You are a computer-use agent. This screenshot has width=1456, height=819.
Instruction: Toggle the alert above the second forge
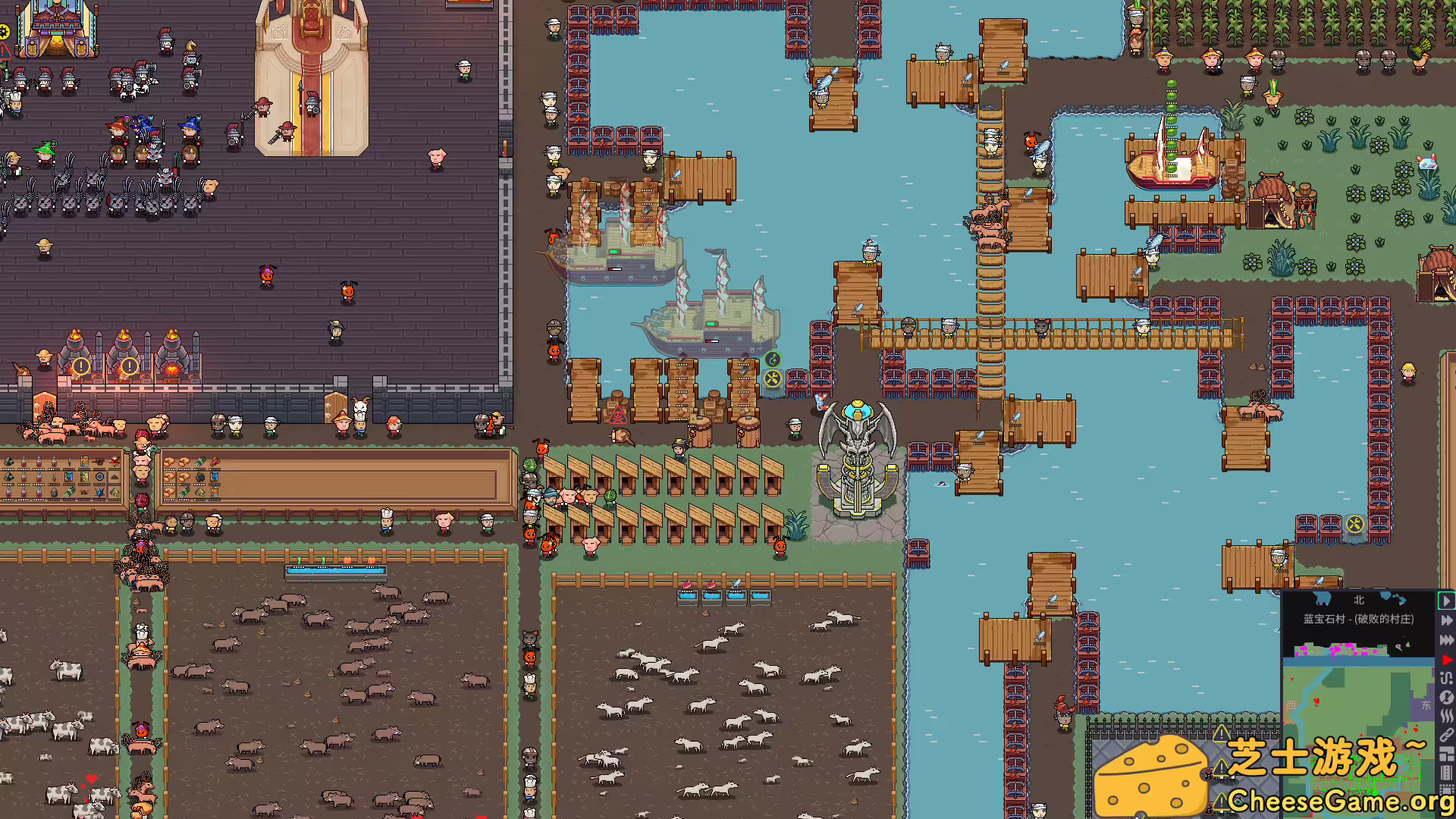[x=129, y=366]
